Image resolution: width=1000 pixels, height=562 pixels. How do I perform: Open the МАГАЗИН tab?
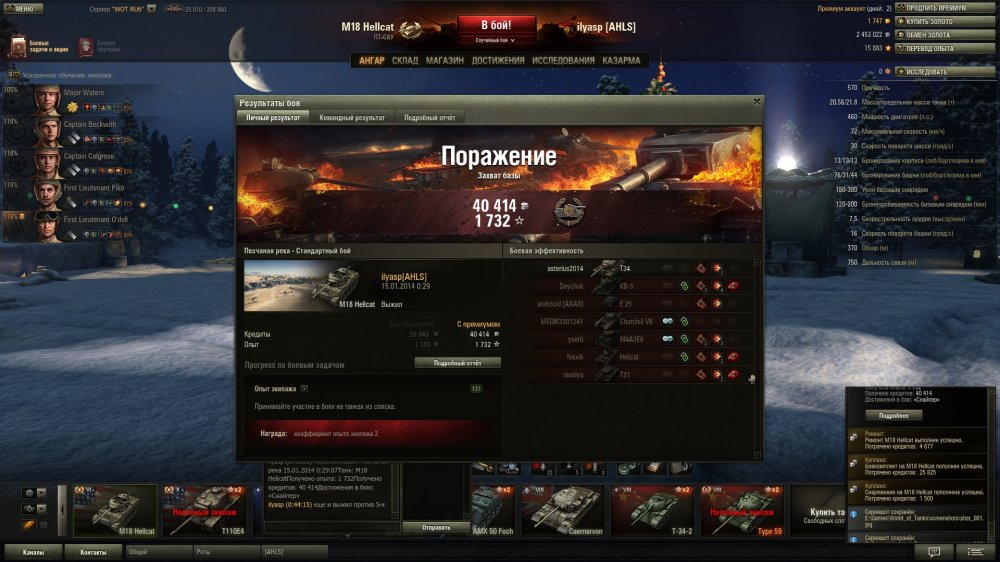point(444,61)
